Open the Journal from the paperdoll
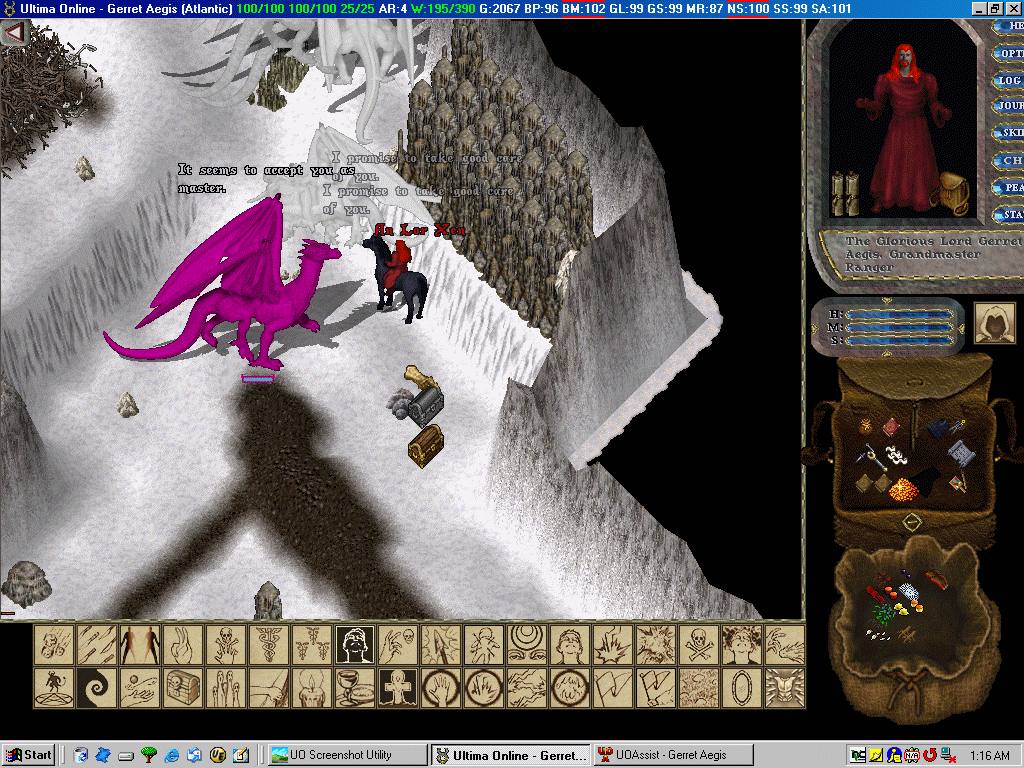 1008,106
